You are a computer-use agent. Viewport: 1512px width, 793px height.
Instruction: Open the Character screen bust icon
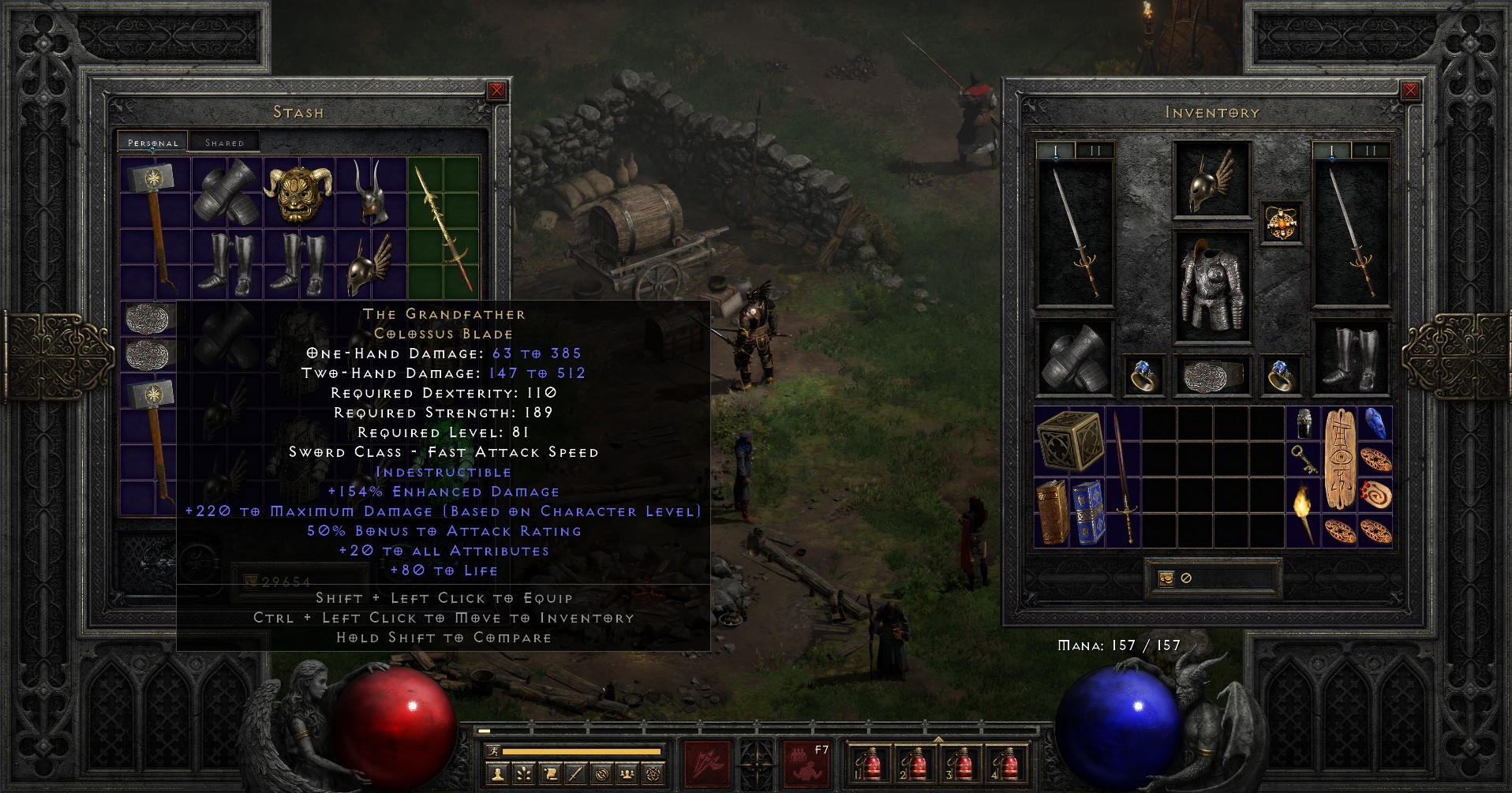[497, 775]
